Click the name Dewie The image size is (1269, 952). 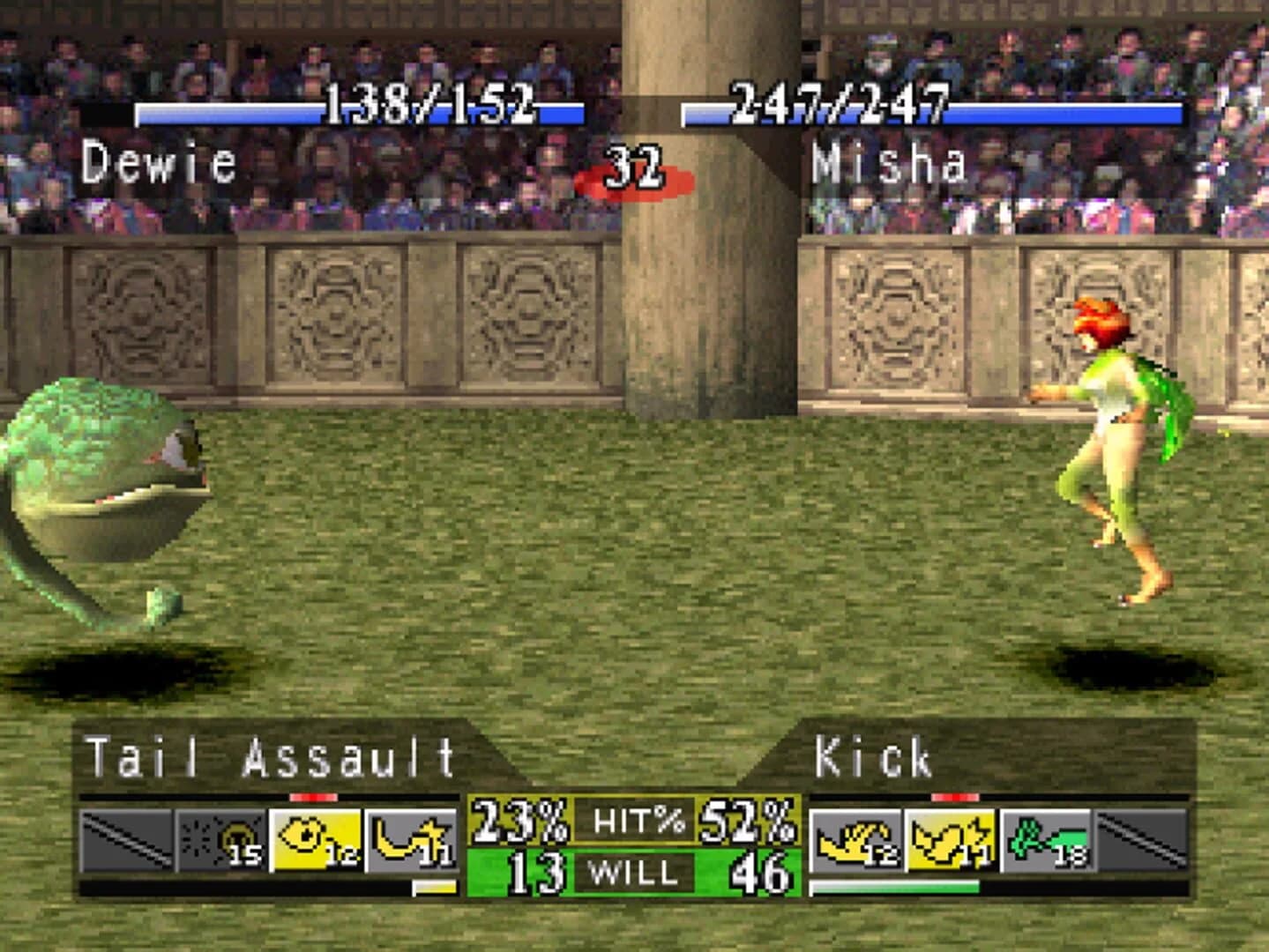click(x=159, y=161)
